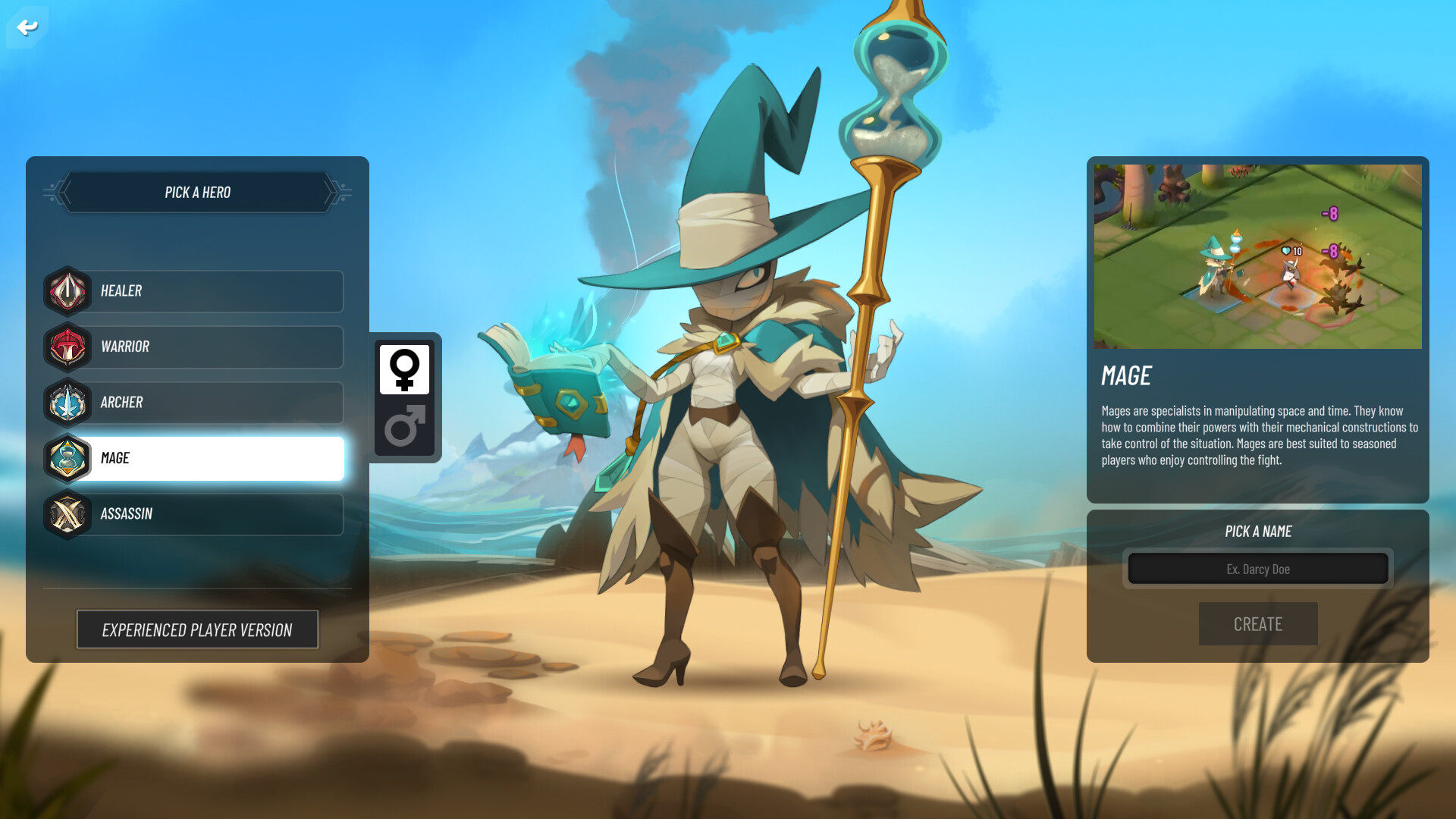Select the Assassin crossed-blades icon
The width and height of the screenshot is (1456, 819).
[x=67, y=513]
